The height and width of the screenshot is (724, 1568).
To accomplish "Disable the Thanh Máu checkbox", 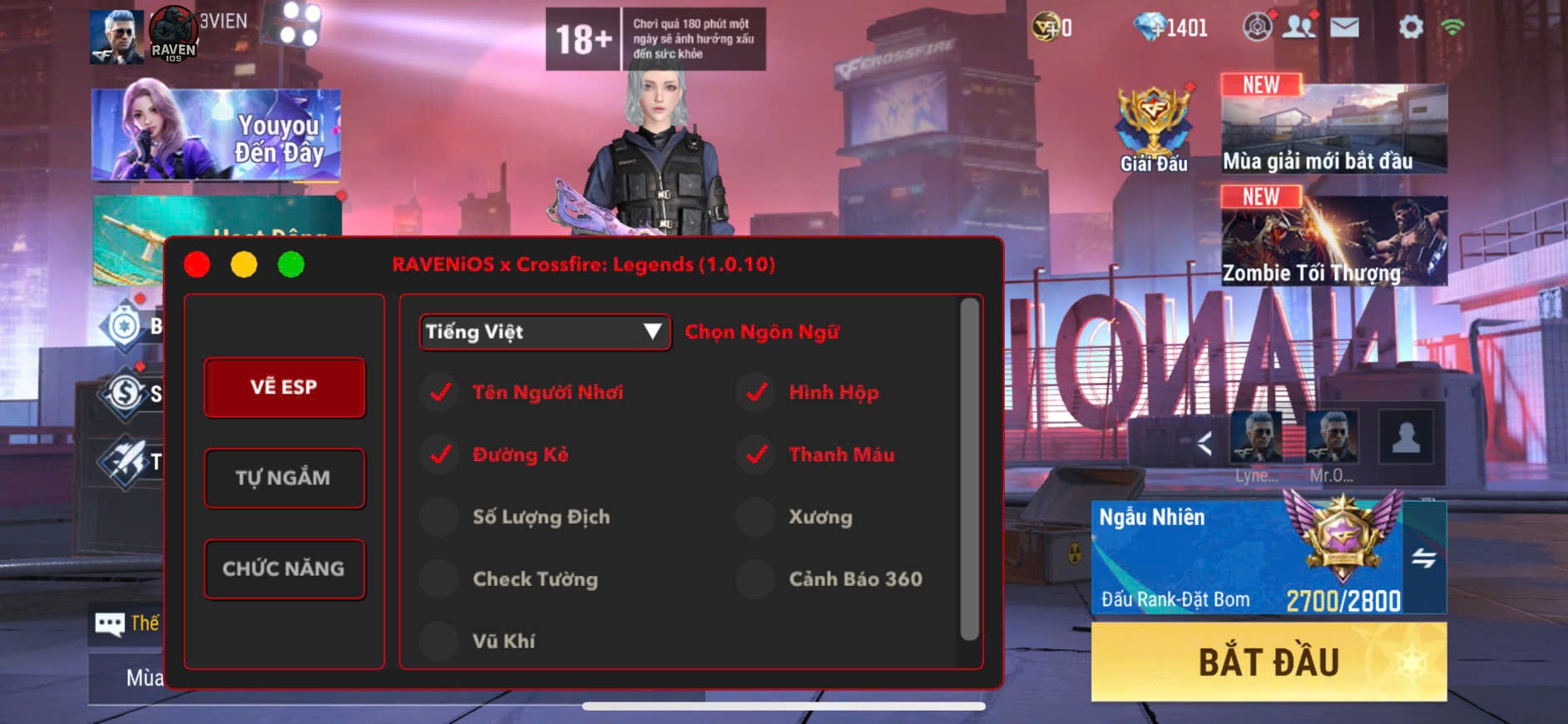I will click(755, 454).
